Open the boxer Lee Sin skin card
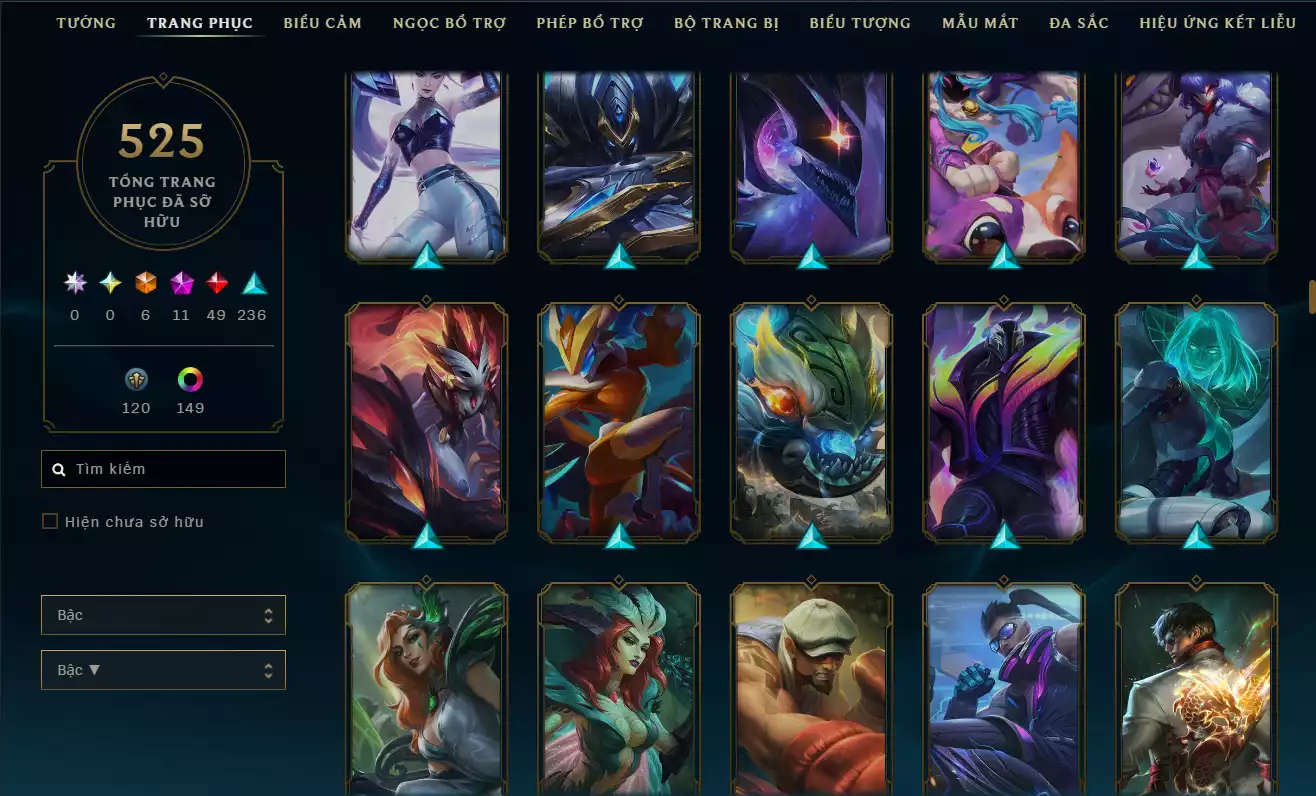 click(x=811, y=688)
